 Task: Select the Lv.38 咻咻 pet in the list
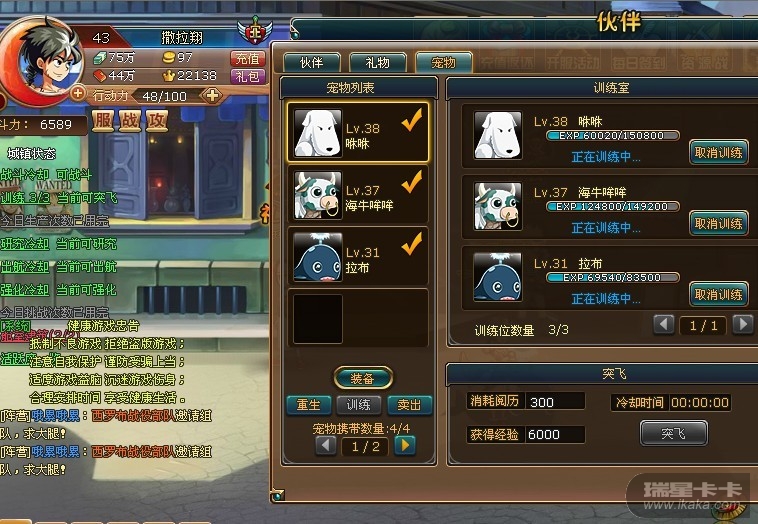(x=358, y=133)
